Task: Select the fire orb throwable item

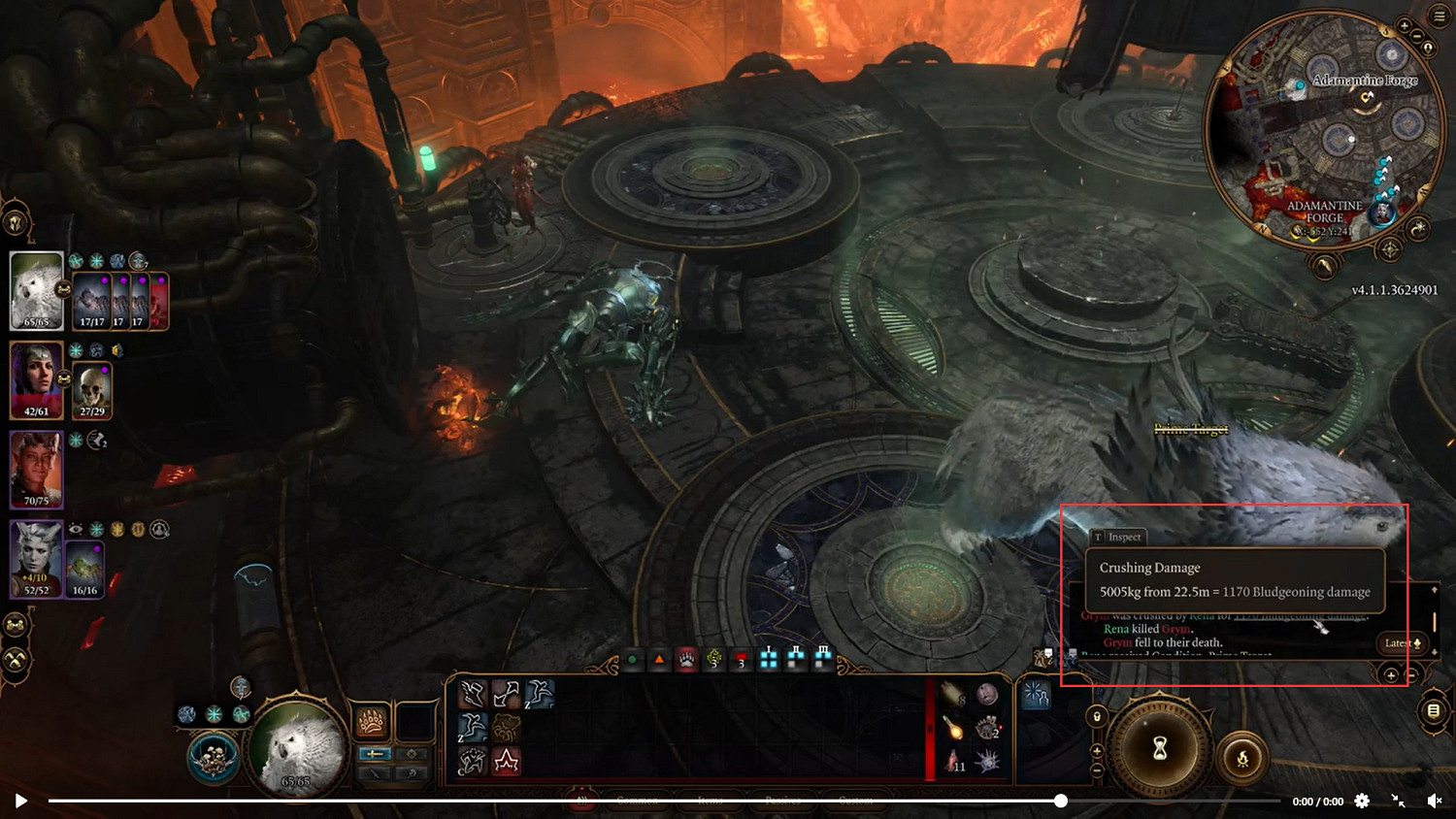Action: pyautogui.click(x=954, y=728)
